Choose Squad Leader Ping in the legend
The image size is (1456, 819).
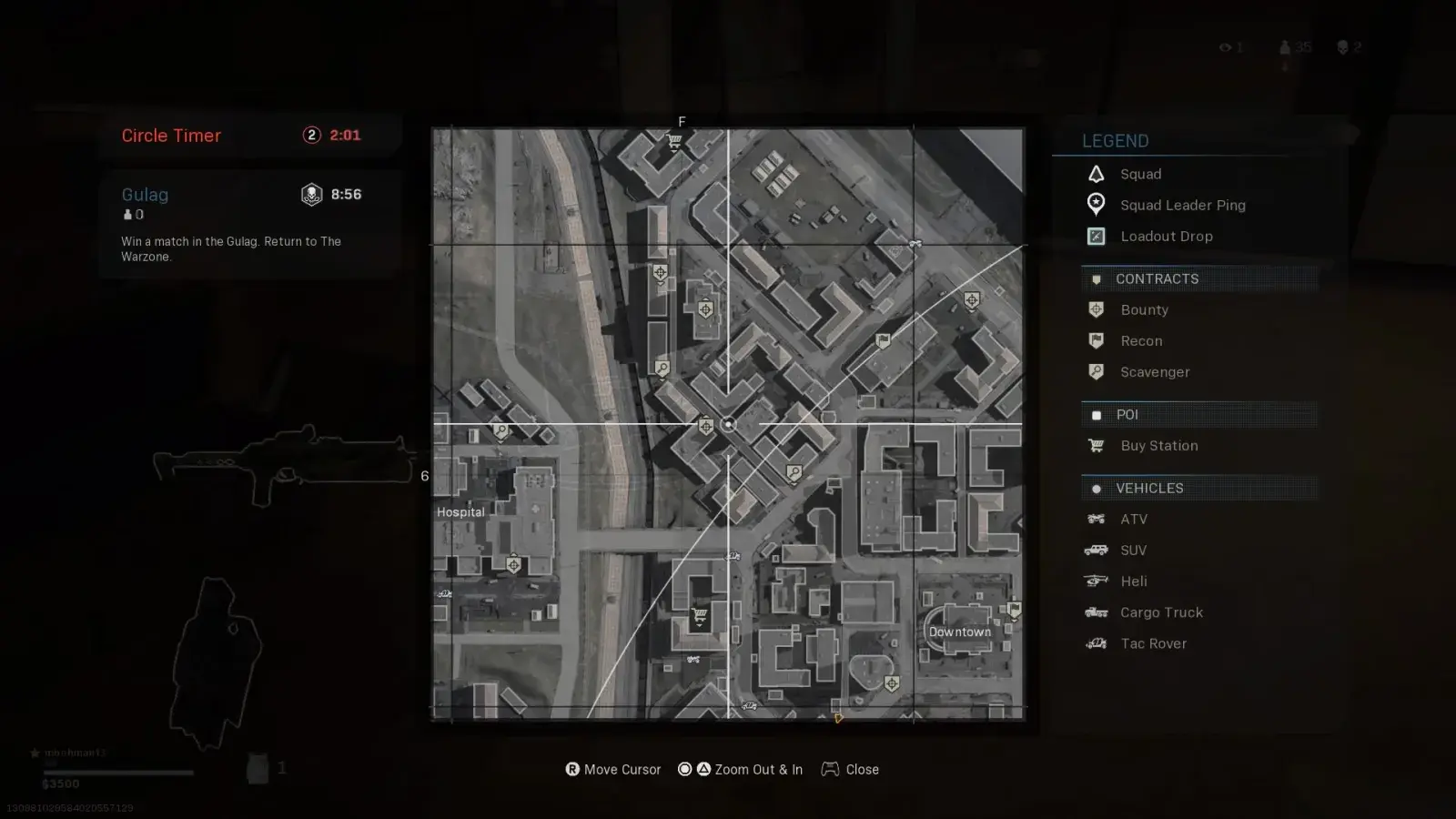coord(1182,205)
